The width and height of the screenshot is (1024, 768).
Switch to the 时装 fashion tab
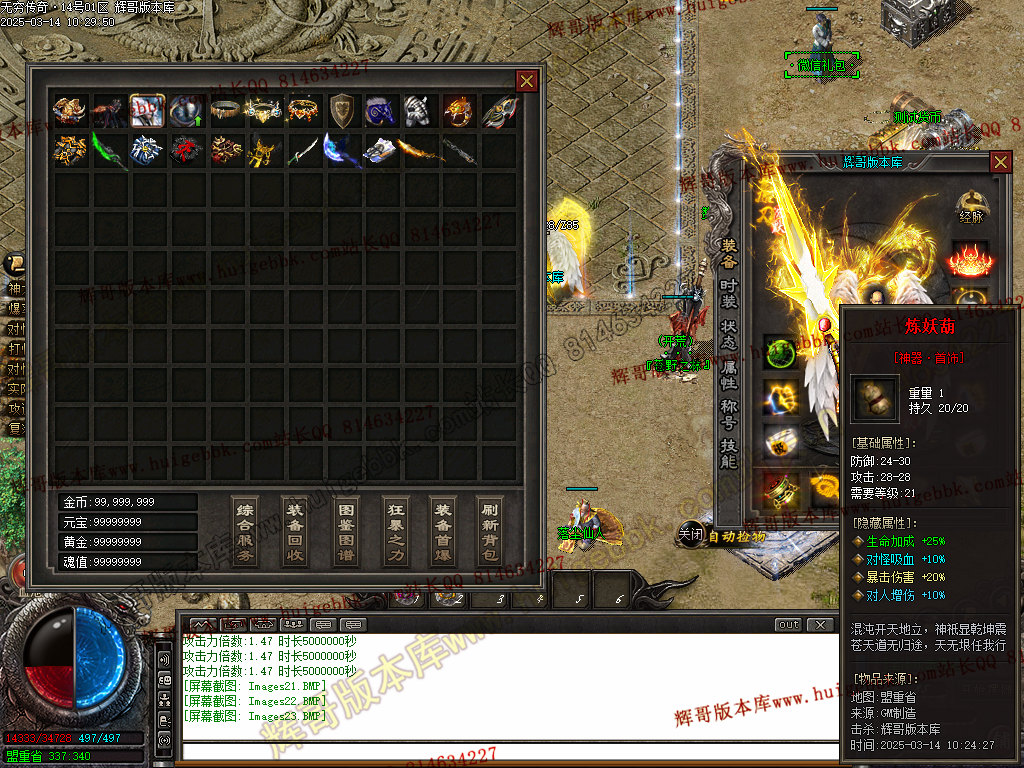(729, 296)
